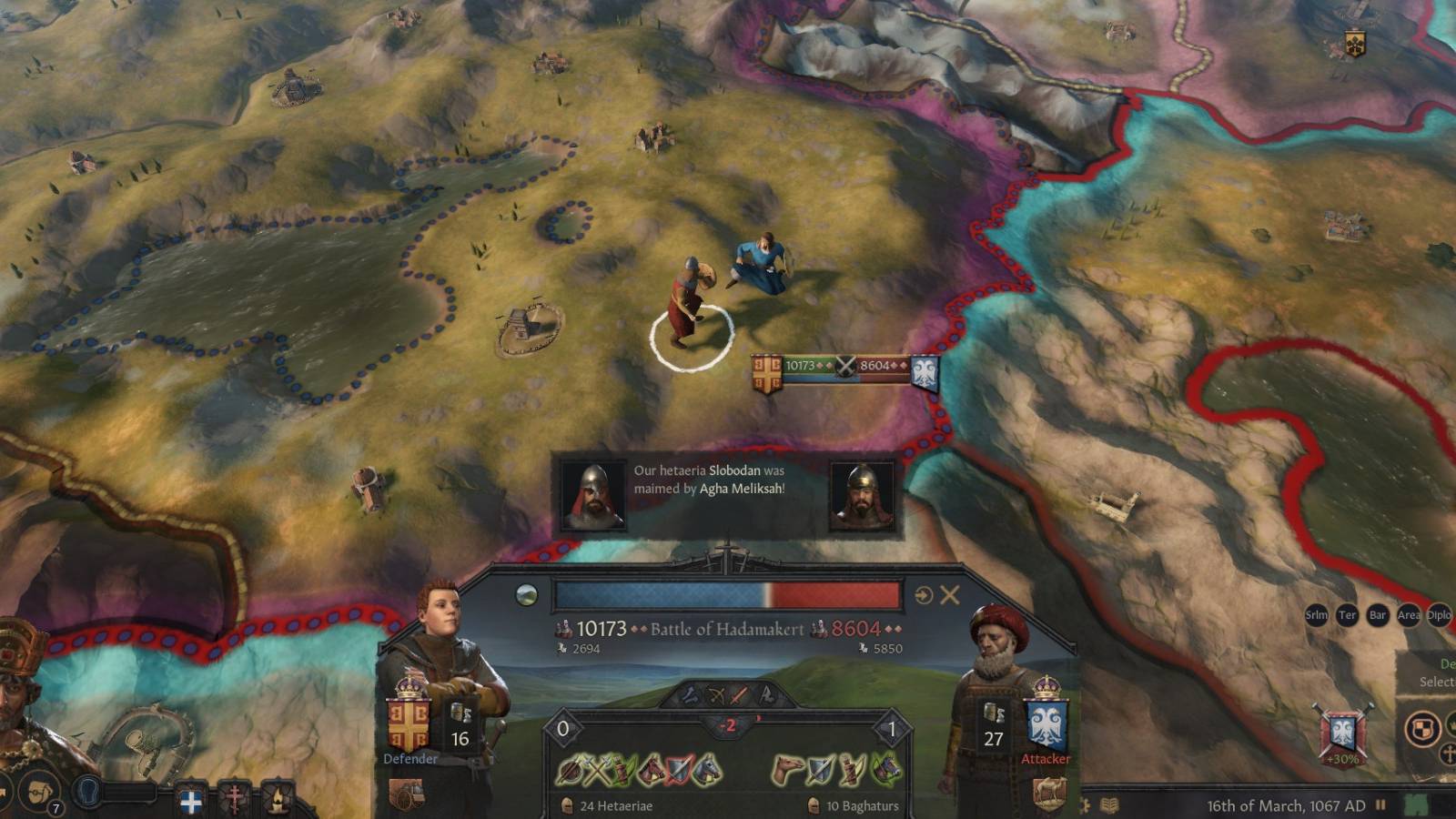Pause the game with the pause icon
This screenshot has height=819, width=1456.
[x=1380, y=804]
